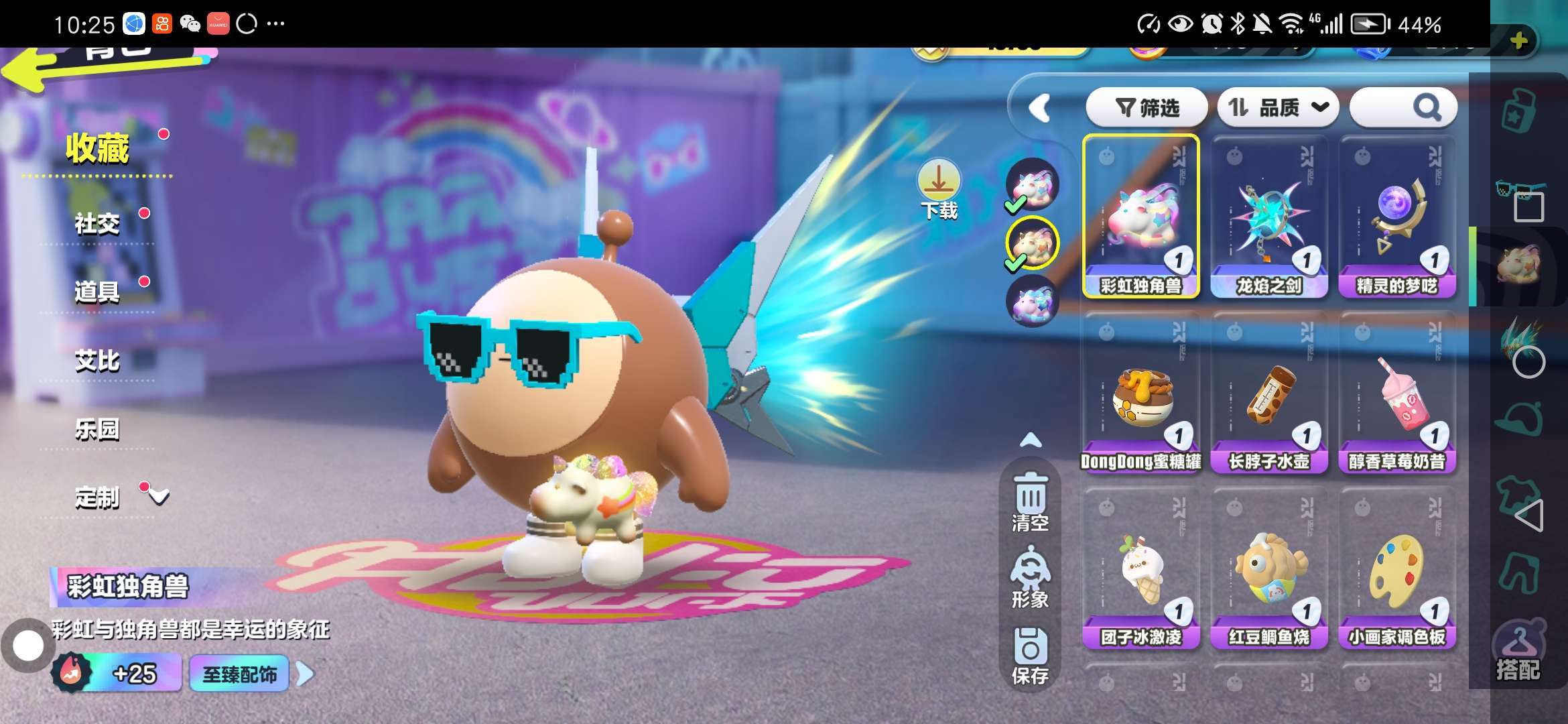Image resolution: width=1568 pixels, height=724 pixels.
Task: Choose the 龙焰之剑 item card
Action: click(1269, 217)
